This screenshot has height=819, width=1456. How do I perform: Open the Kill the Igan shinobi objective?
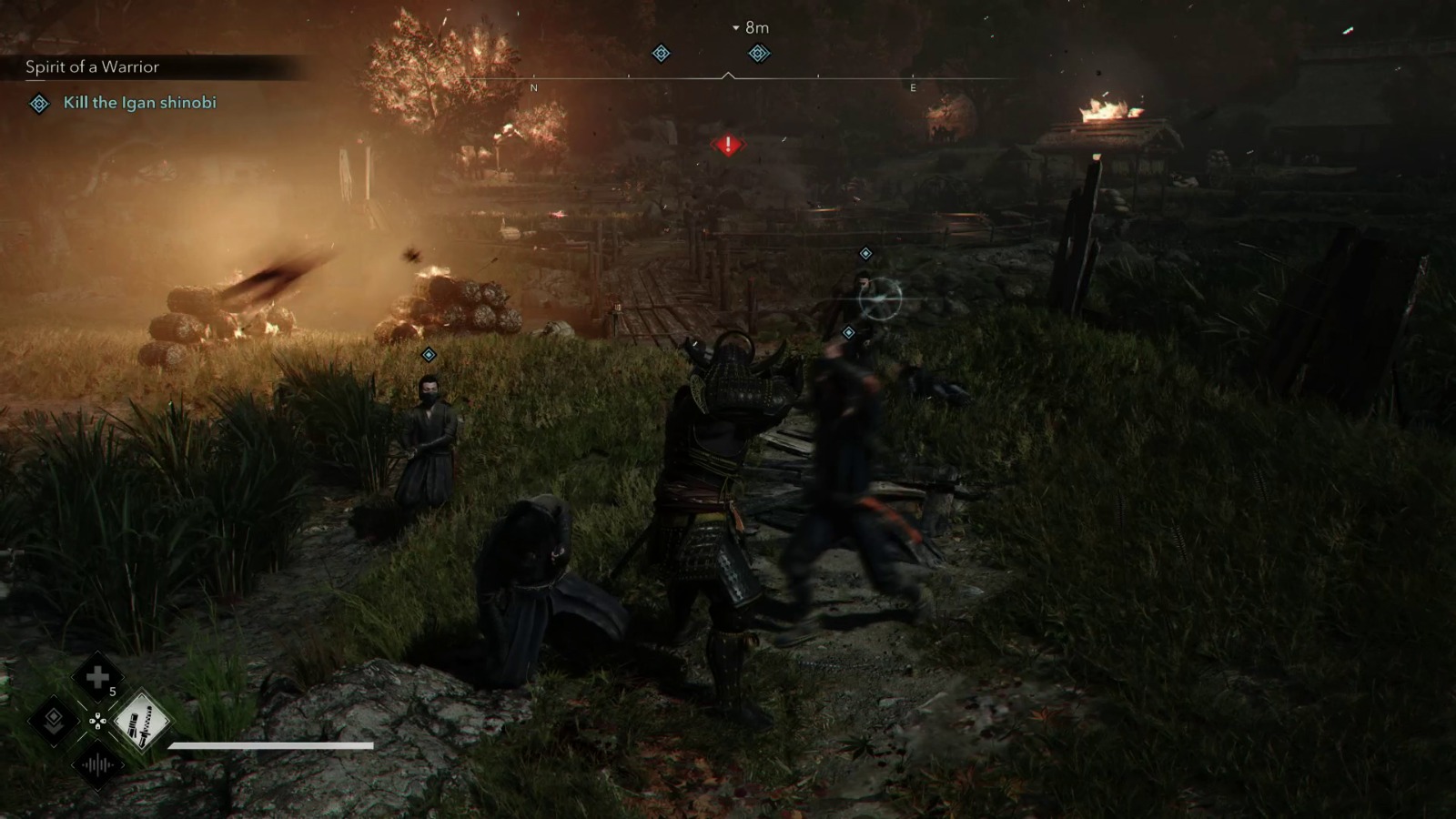(x=139, y=103)
